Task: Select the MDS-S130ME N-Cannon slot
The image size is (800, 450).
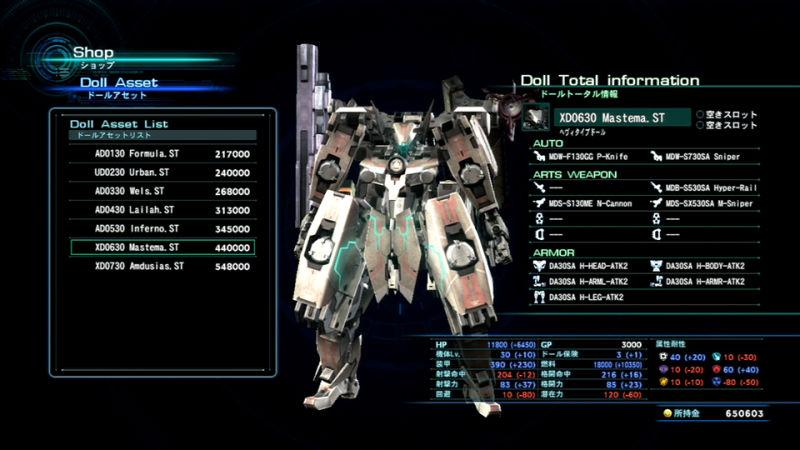Action: click(x=588, y=203)
